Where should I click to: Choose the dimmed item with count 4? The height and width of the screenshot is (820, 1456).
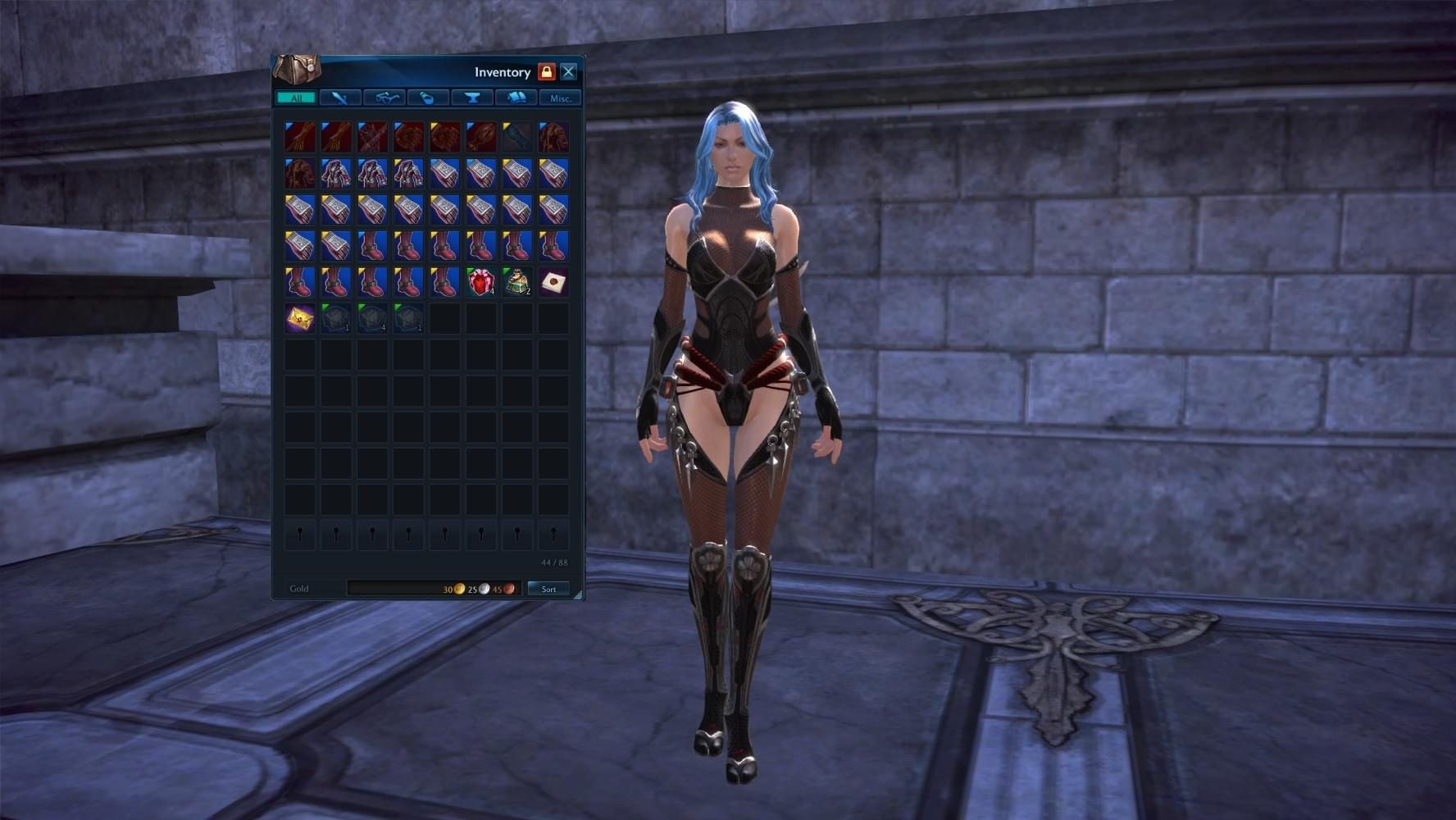click(372, 318)
